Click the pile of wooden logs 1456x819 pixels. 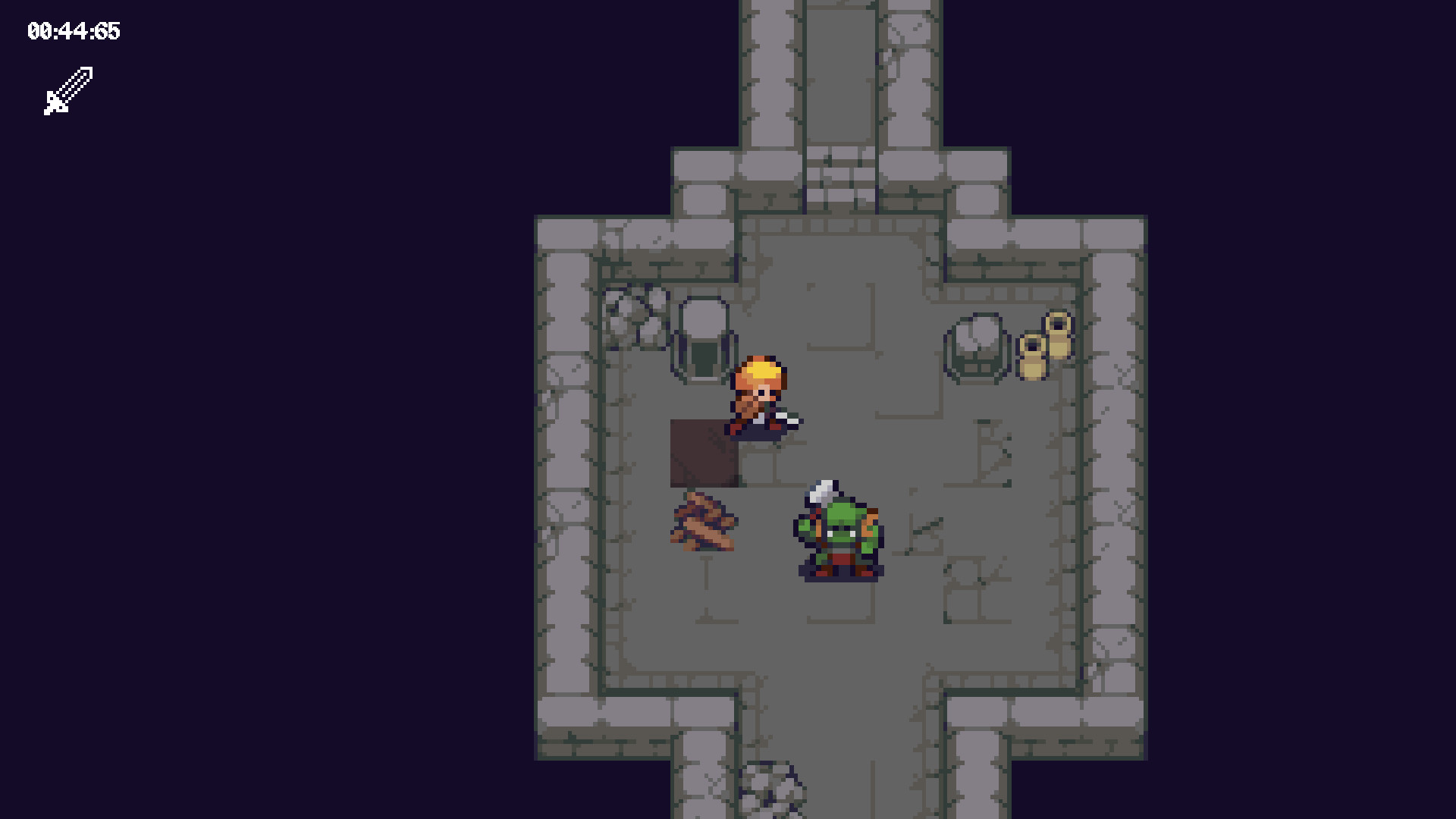point(705,523)
